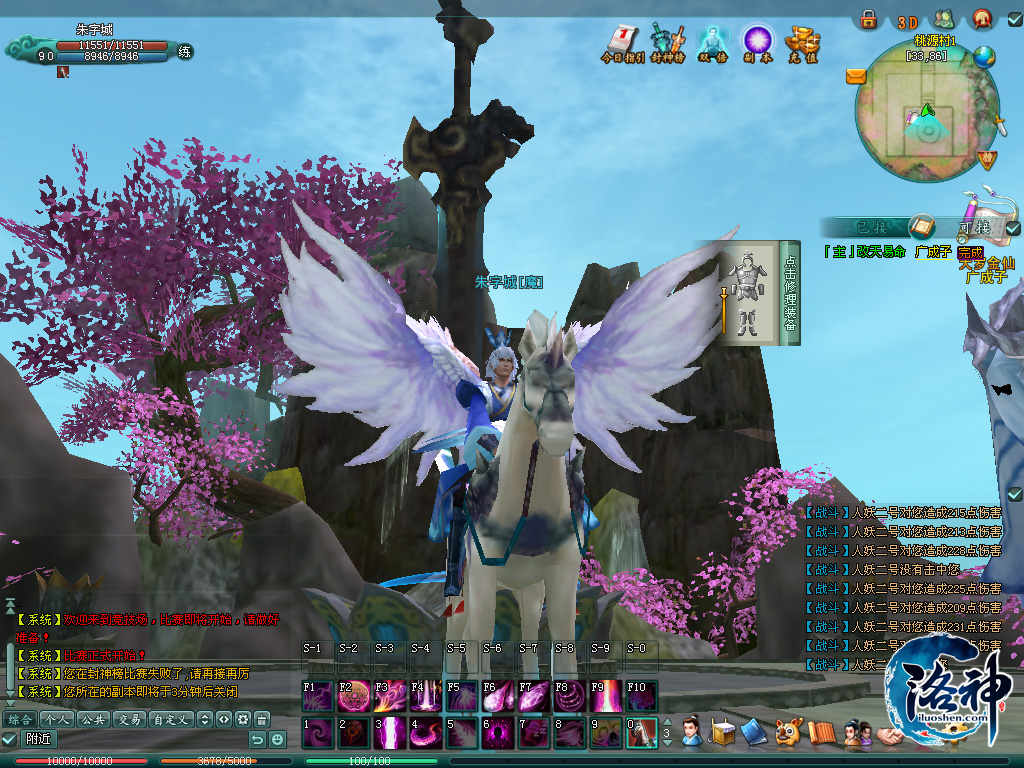Open the 封神榜 ranking icon
1024x768 pixels.
[667, 42]
